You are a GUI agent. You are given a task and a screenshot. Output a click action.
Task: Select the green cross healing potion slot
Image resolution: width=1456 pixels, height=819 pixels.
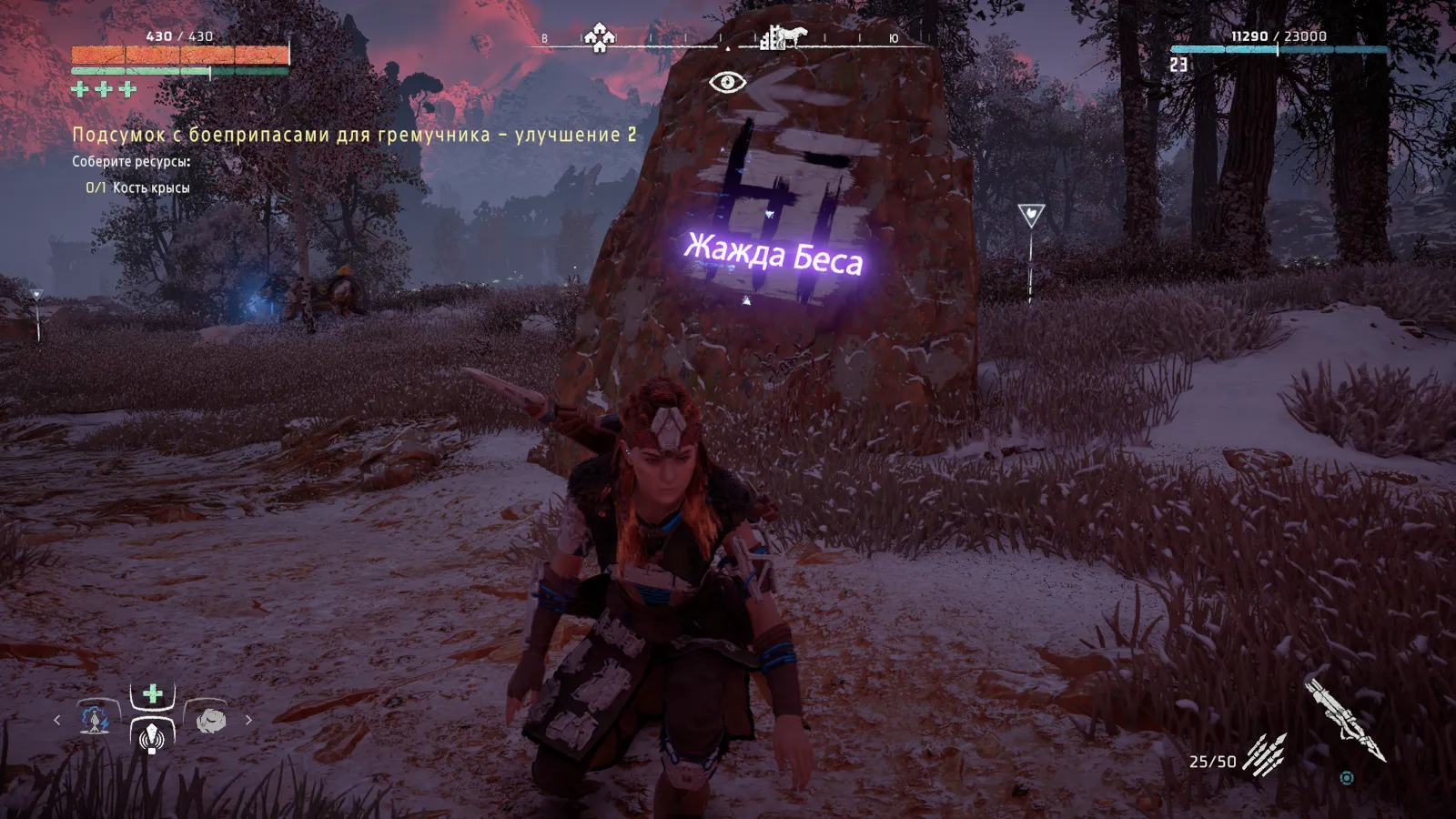click(152, 694)
